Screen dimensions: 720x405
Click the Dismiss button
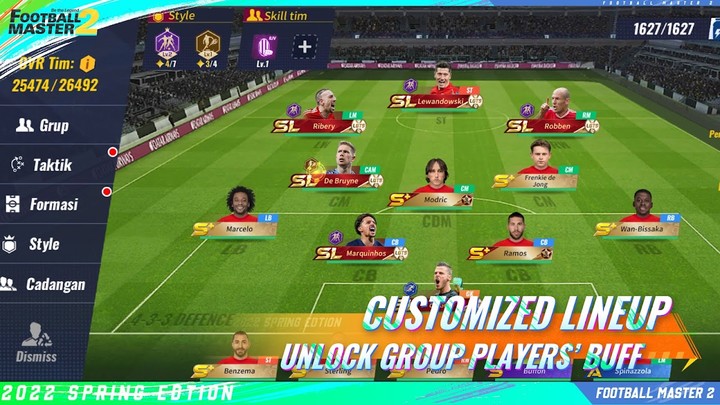point(36,342)
